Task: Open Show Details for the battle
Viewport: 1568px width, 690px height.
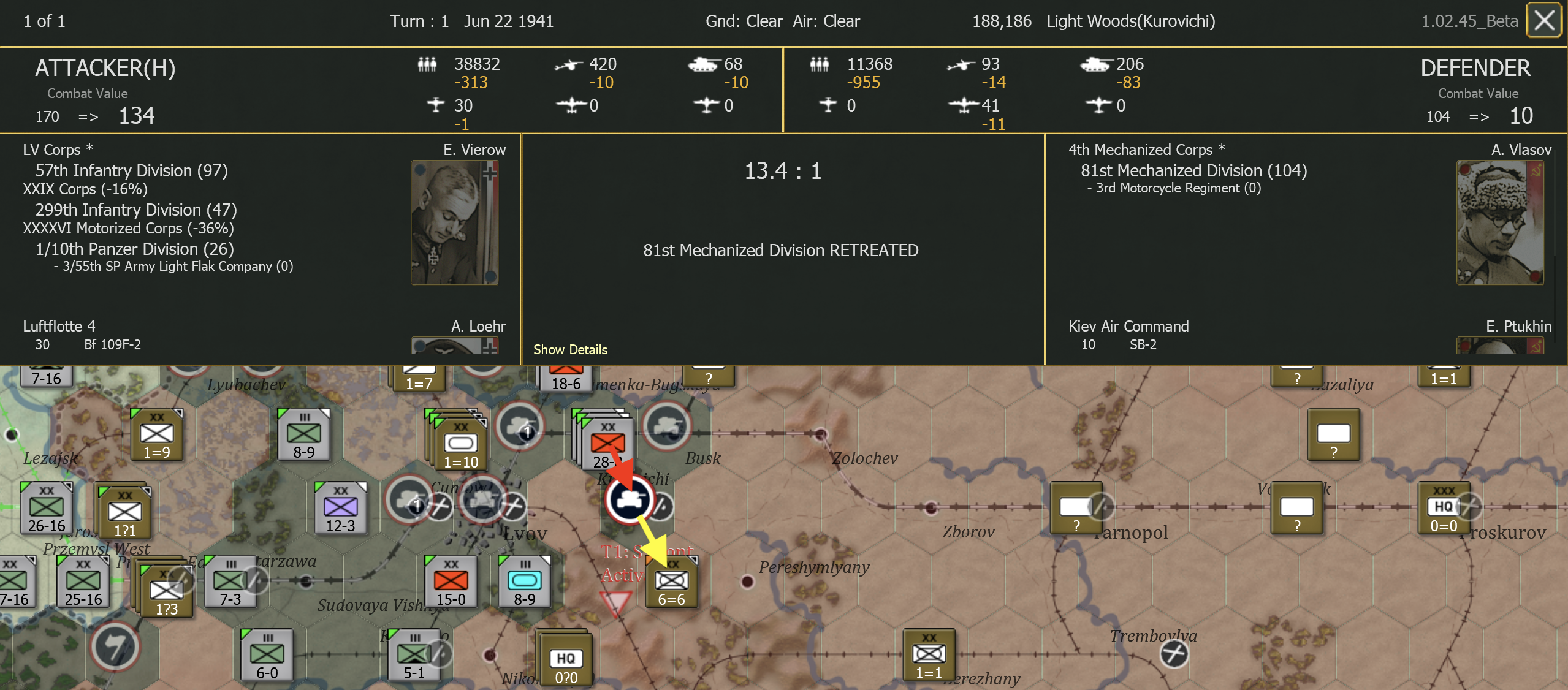Action: (569, 349)
